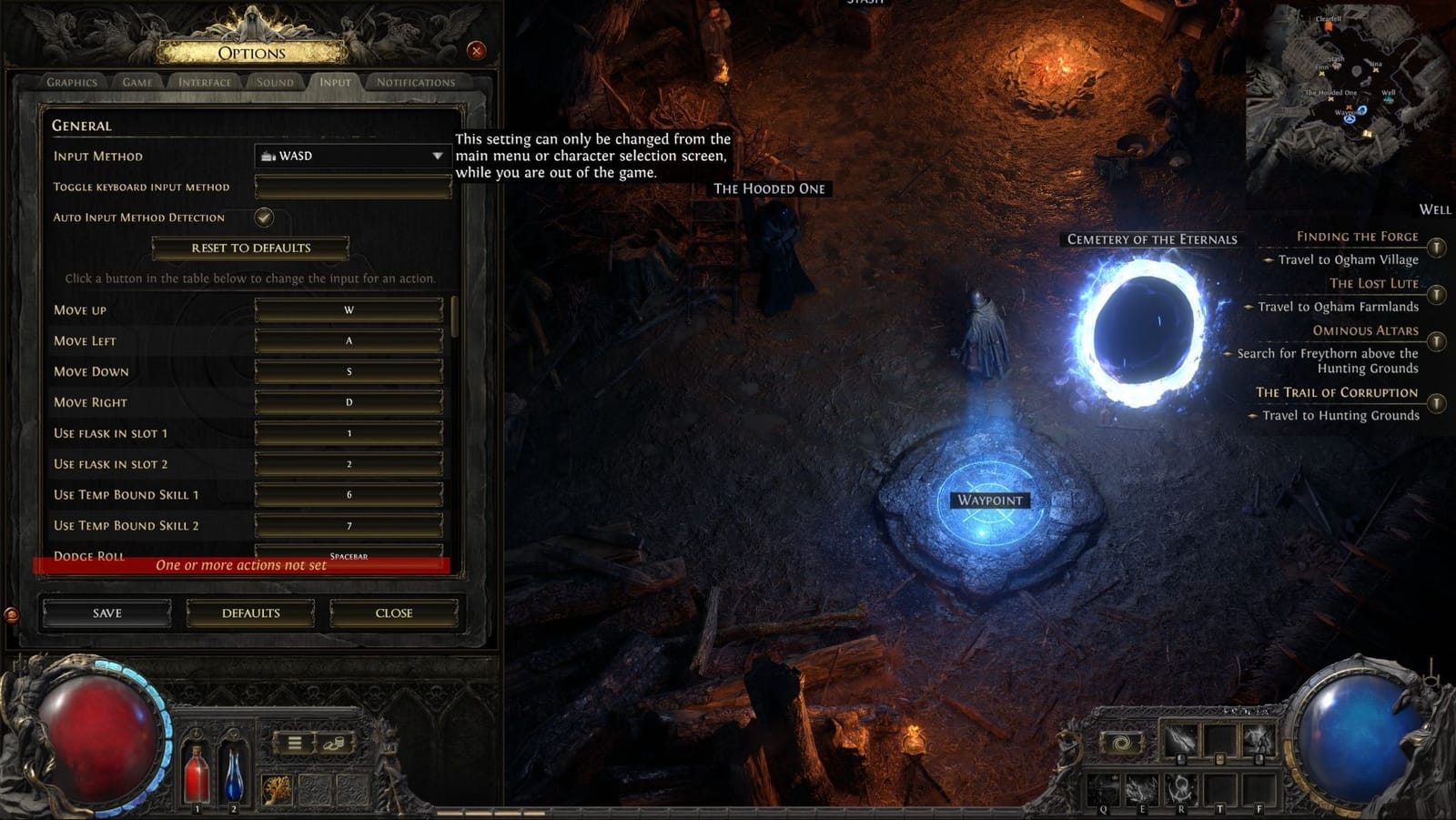Click the W keybind to rebind Move Up
Viewport: 1456px width, 820px height.
pyautogui.click(x=349, y=309)
